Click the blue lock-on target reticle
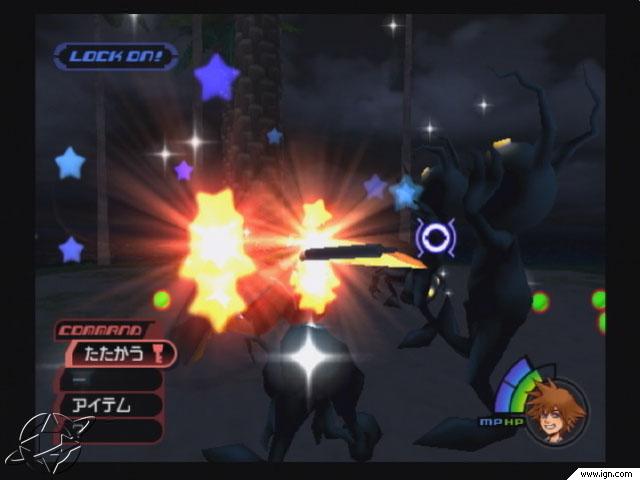The image size is (640, 480). 436,236
